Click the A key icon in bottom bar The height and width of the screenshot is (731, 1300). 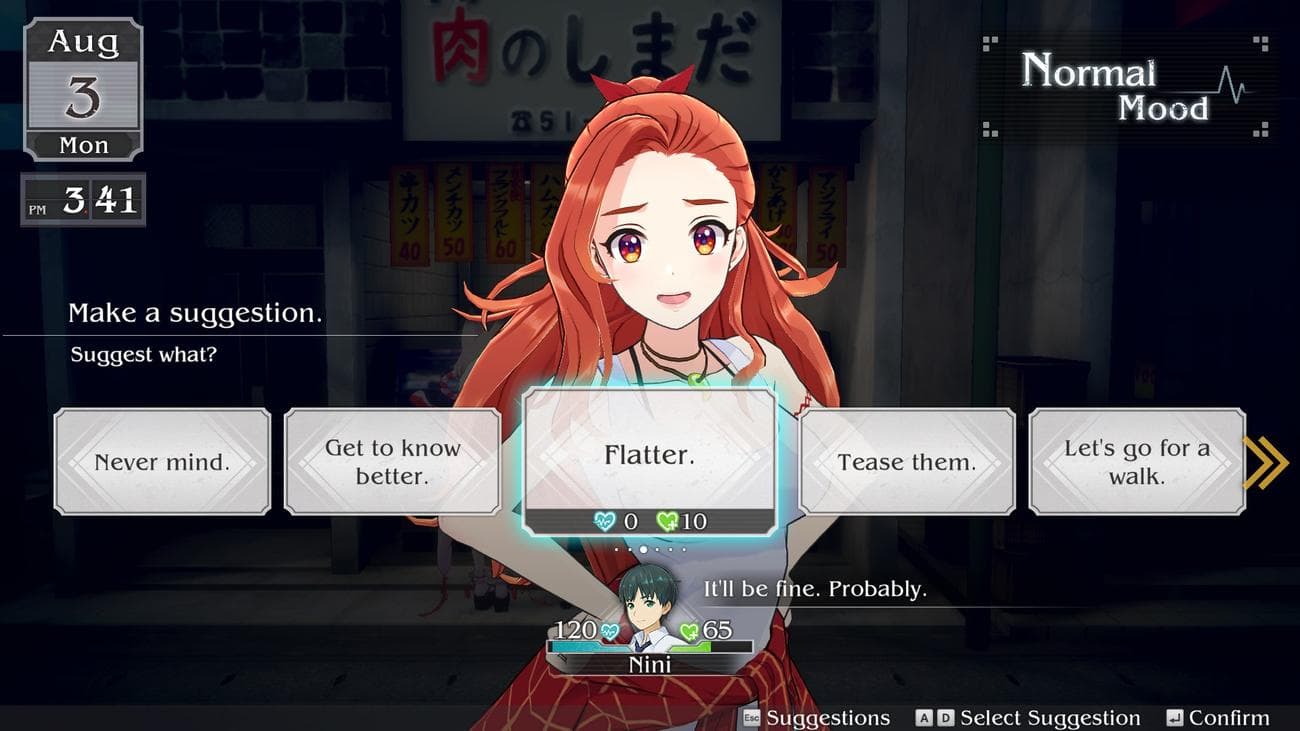[924, 718]
